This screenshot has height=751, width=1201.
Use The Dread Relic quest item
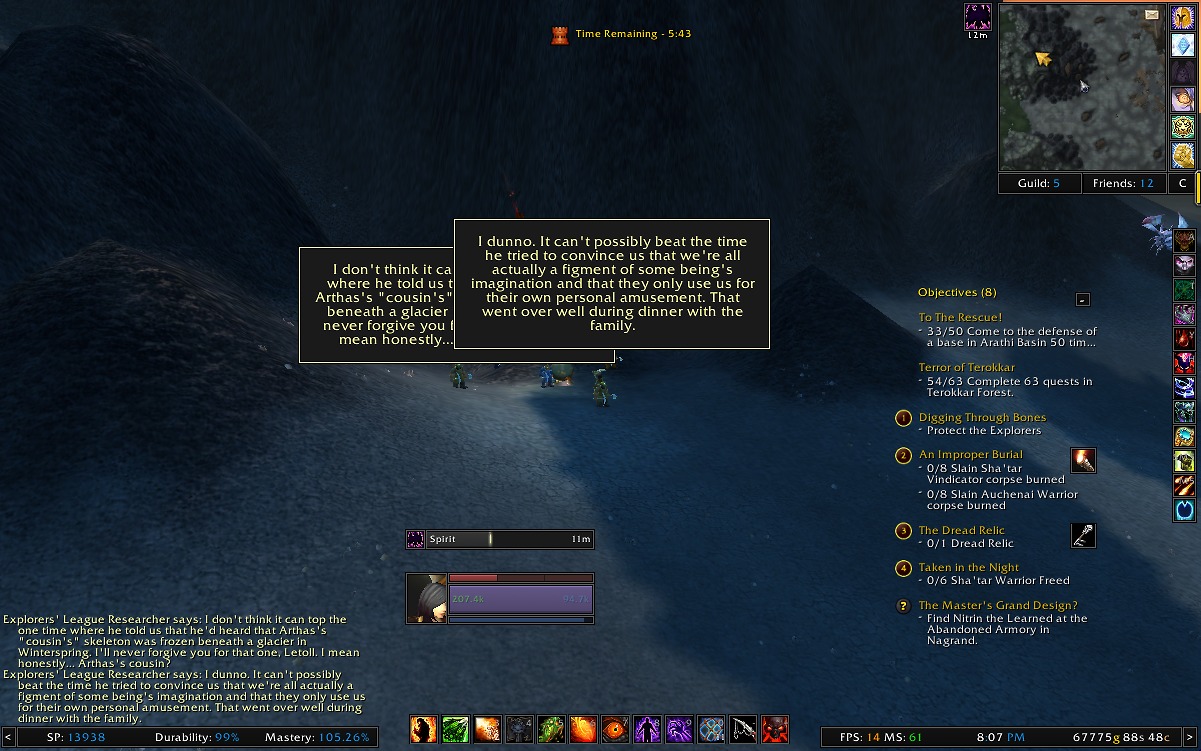point(1083,536)
